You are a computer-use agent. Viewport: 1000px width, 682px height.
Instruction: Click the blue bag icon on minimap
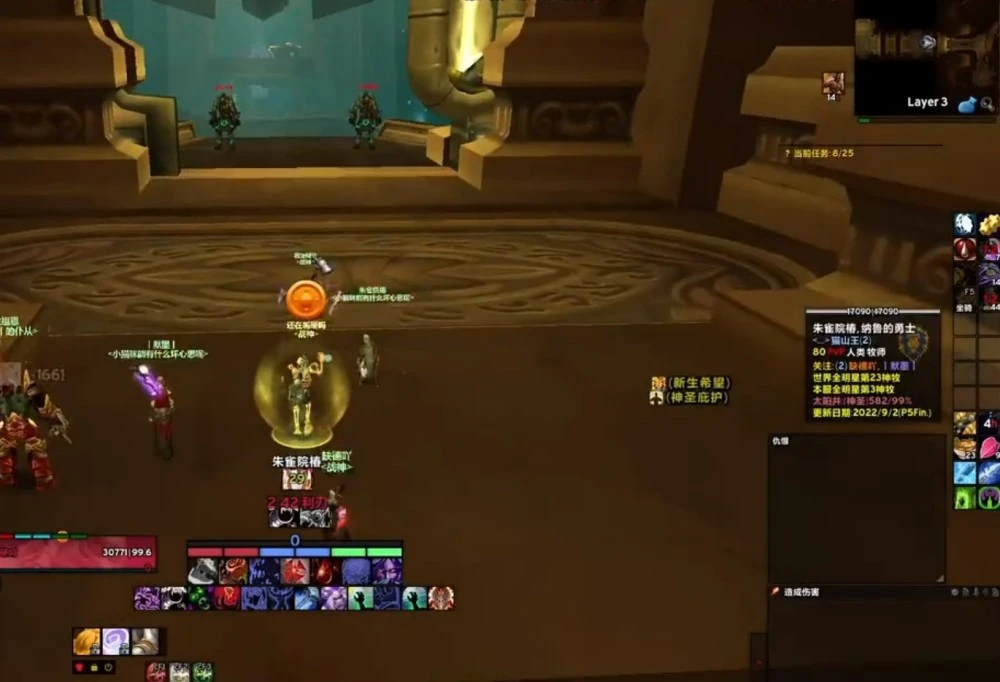click(966, 103)
